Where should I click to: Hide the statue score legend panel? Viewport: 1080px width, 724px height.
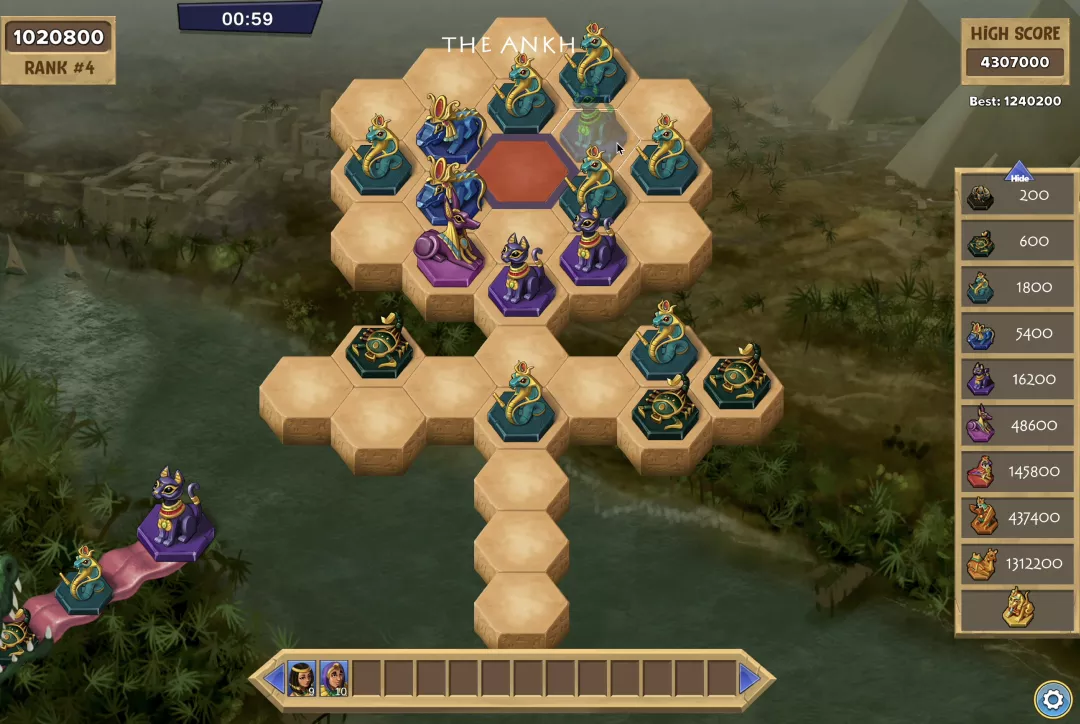coord(1019,175)
